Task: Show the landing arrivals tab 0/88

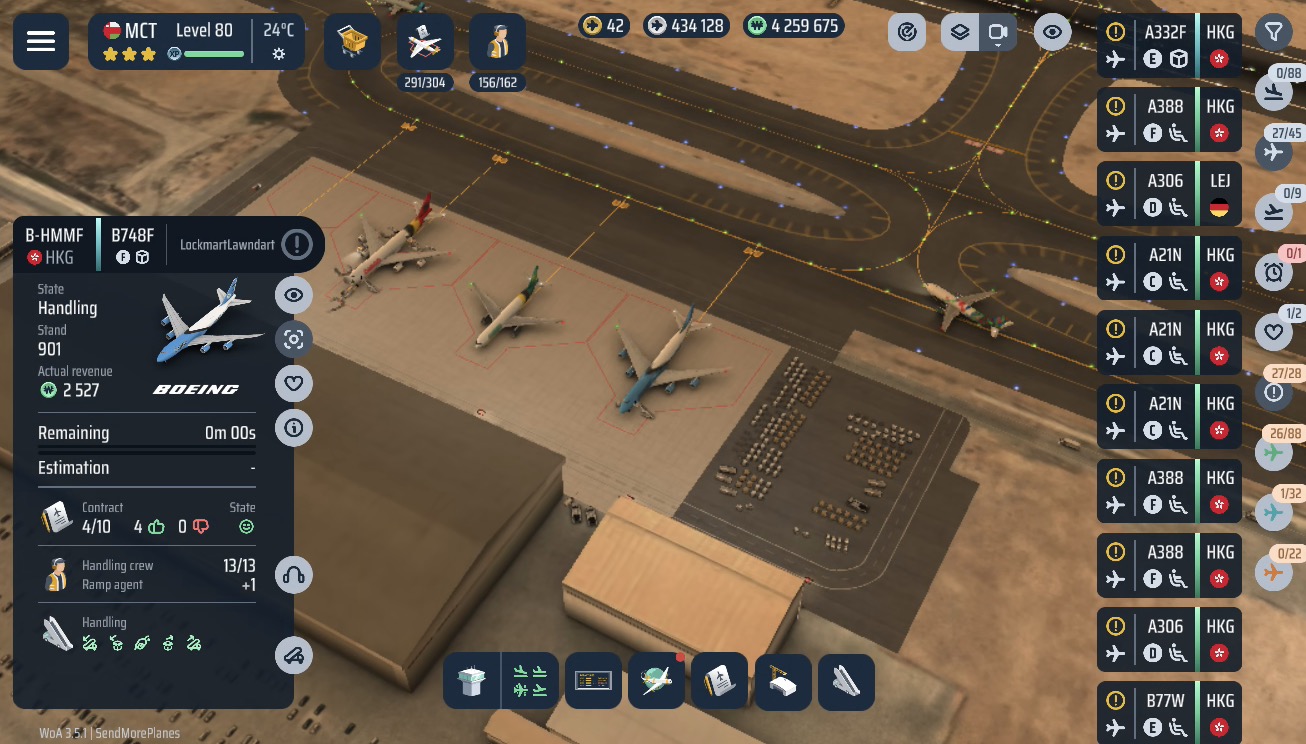Action: (1273, 94)
